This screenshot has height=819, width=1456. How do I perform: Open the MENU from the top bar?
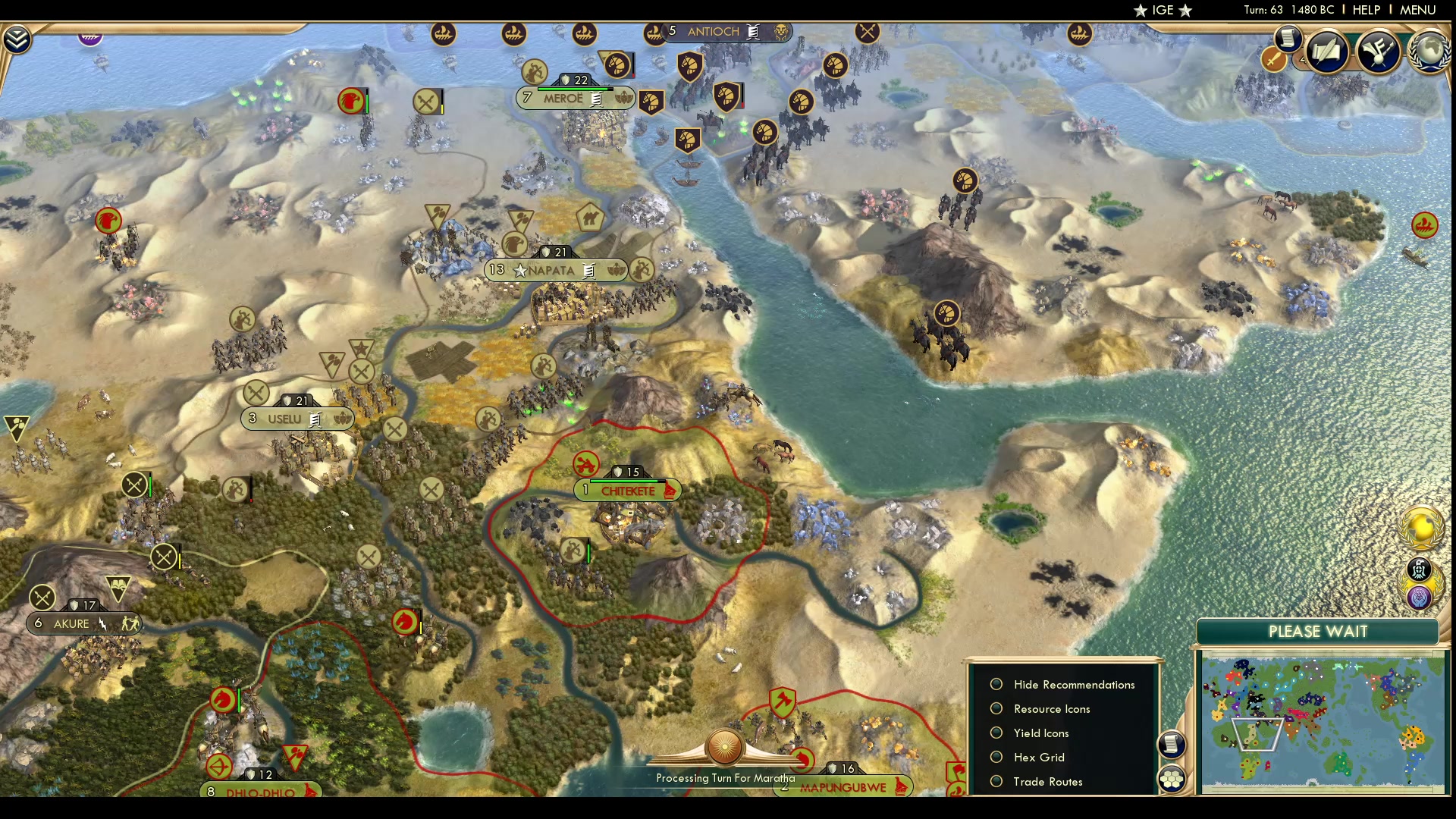pyautogui.click(x=1417, y=10)
